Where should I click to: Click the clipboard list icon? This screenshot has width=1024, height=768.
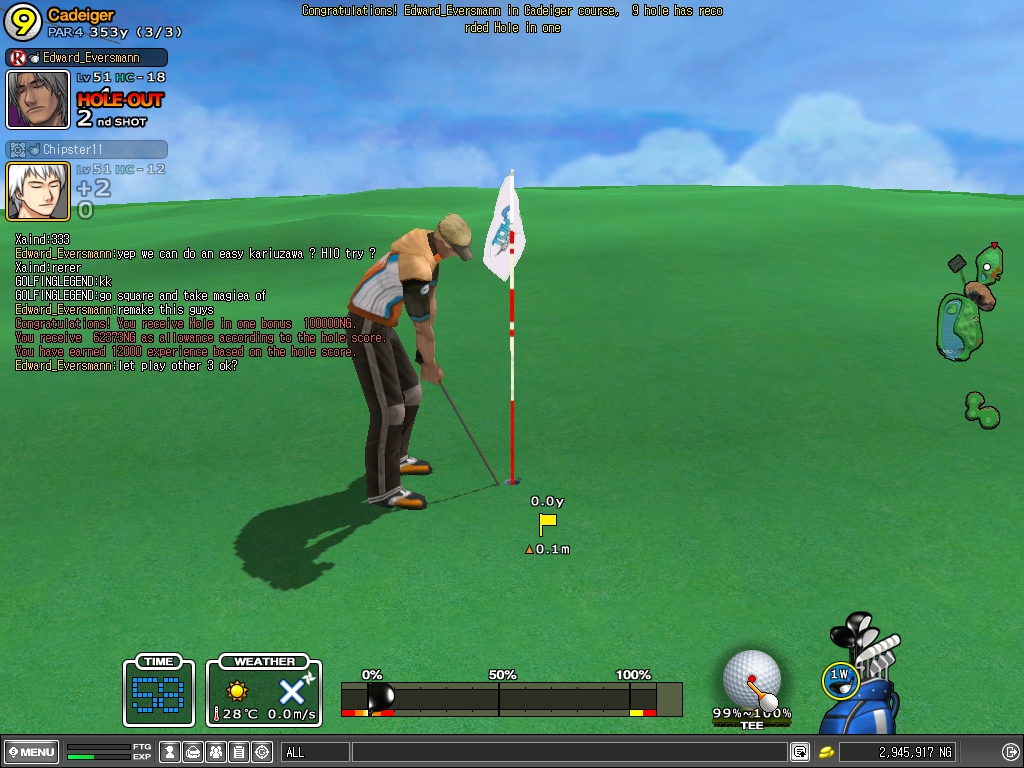click(239, 752)
